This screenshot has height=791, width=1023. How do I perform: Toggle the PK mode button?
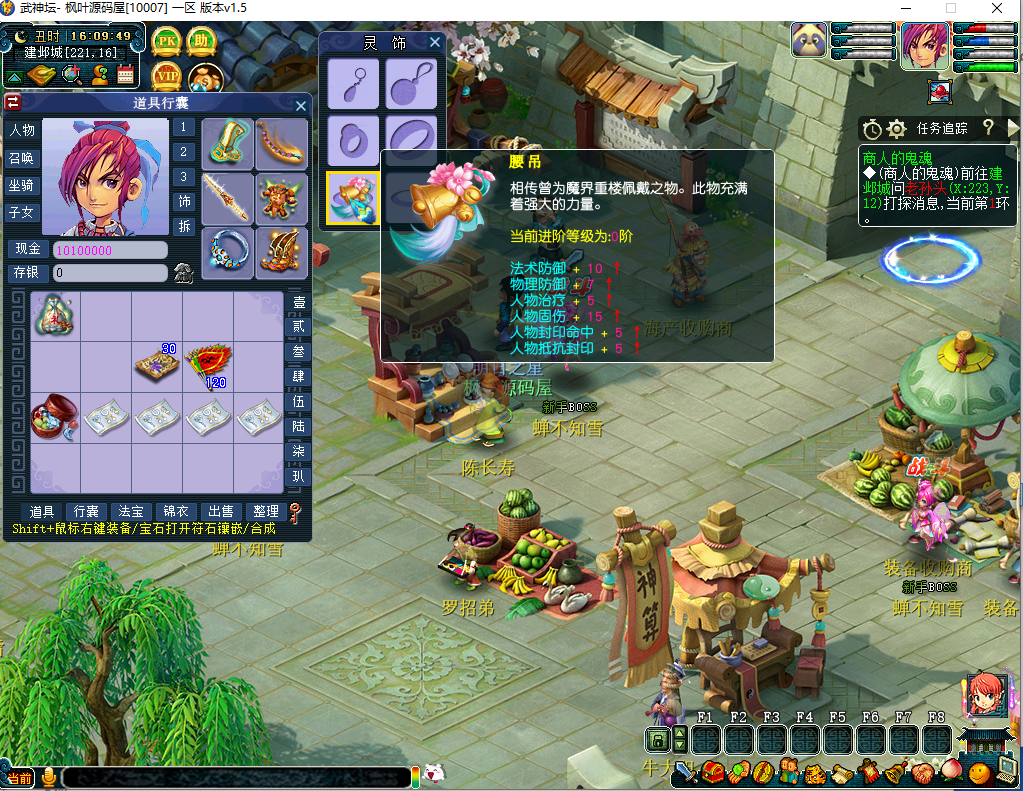pos(166,42)
